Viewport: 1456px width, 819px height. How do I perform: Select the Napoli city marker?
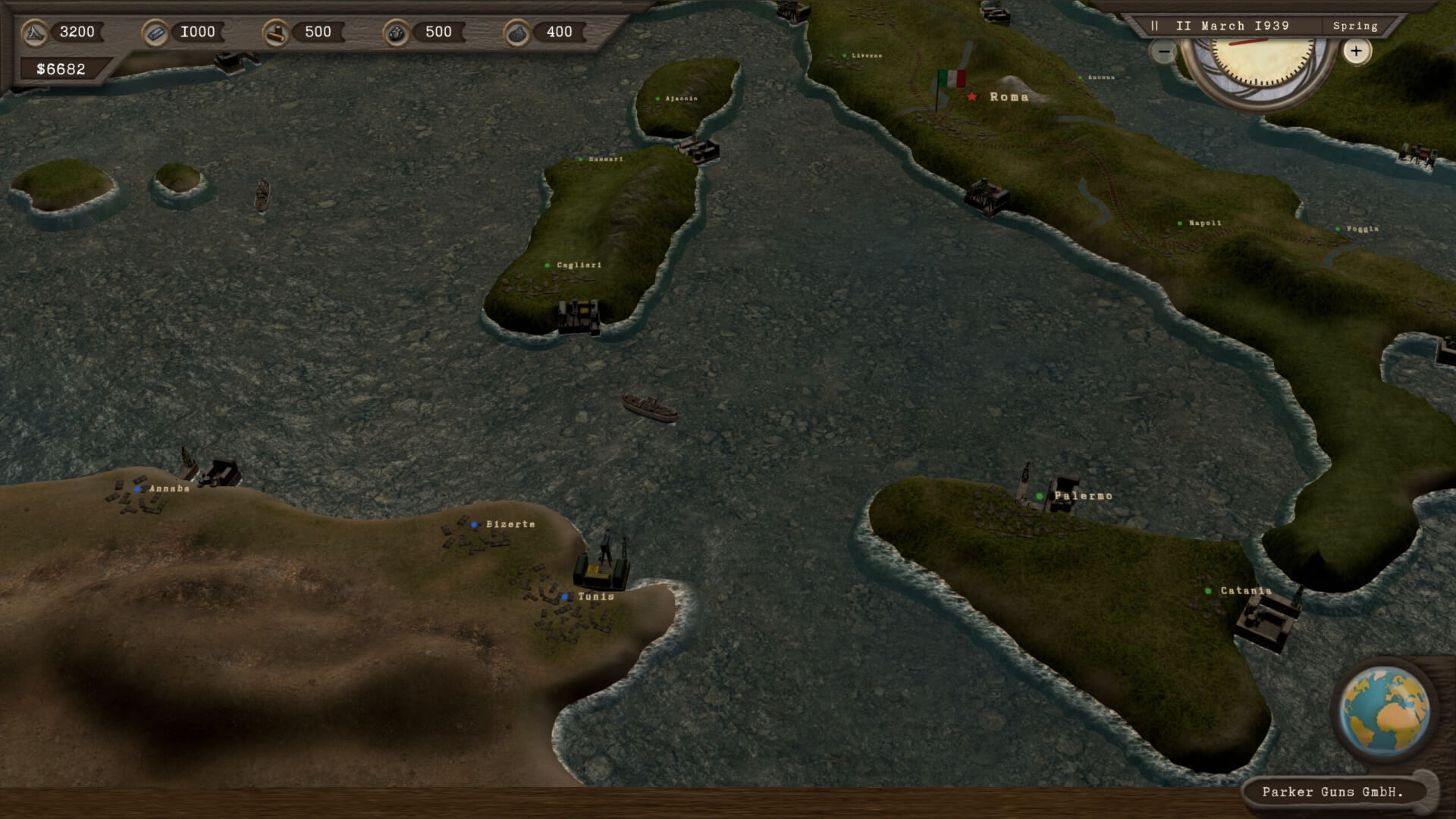(1180, 224)
